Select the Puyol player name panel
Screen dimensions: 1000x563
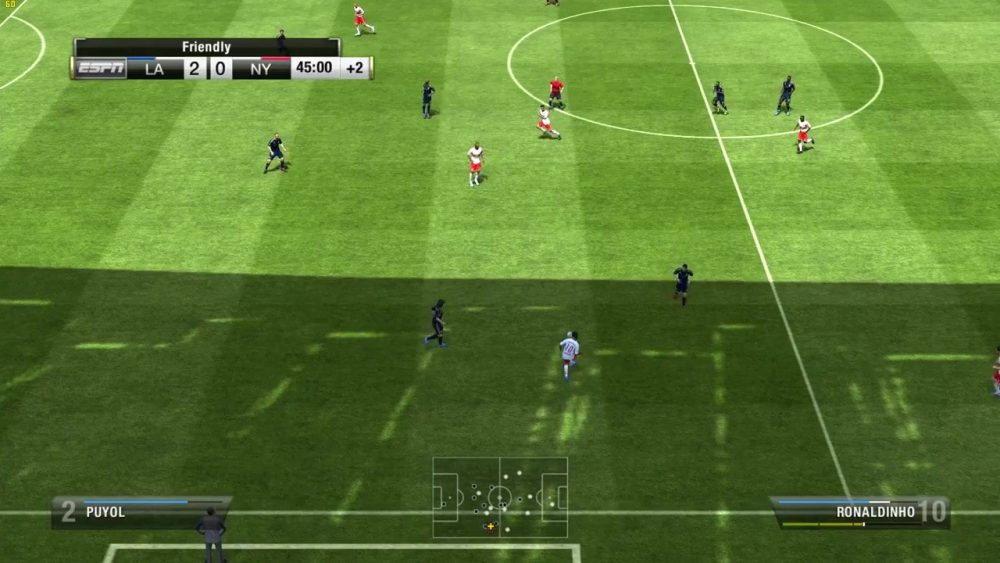(141, 512)
